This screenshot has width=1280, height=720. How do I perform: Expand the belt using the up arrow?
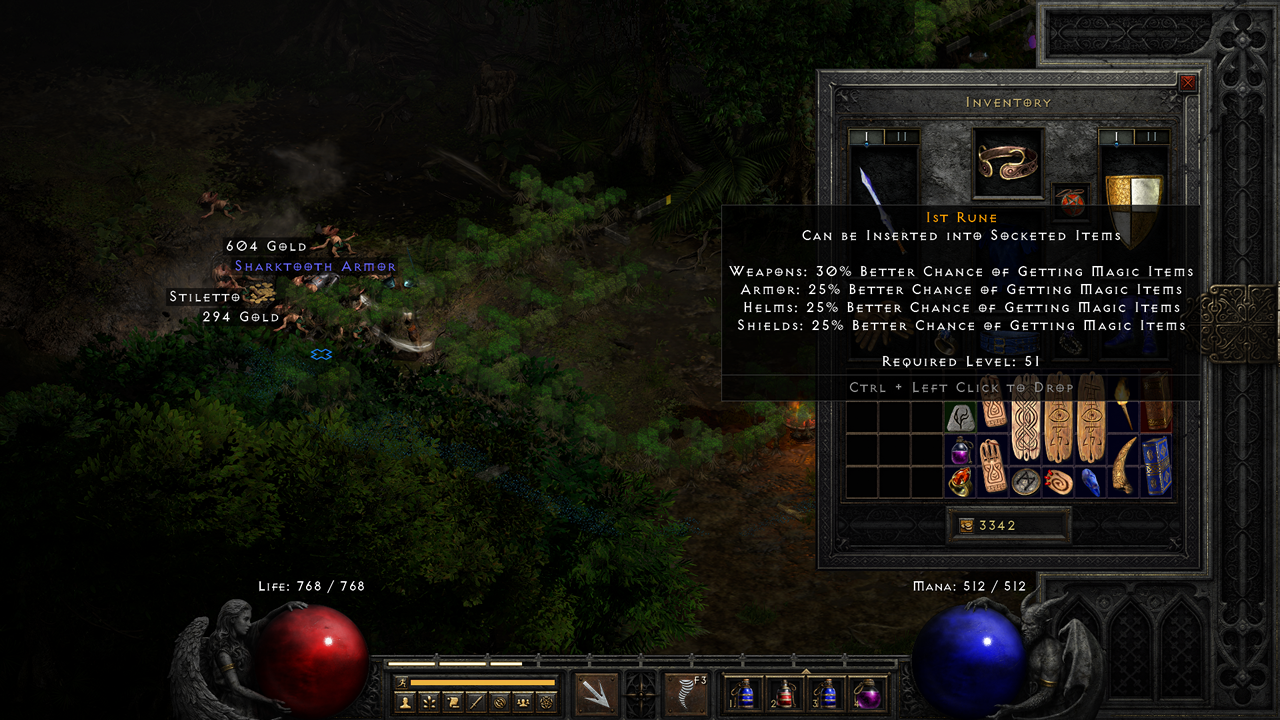tap(806, 671)
